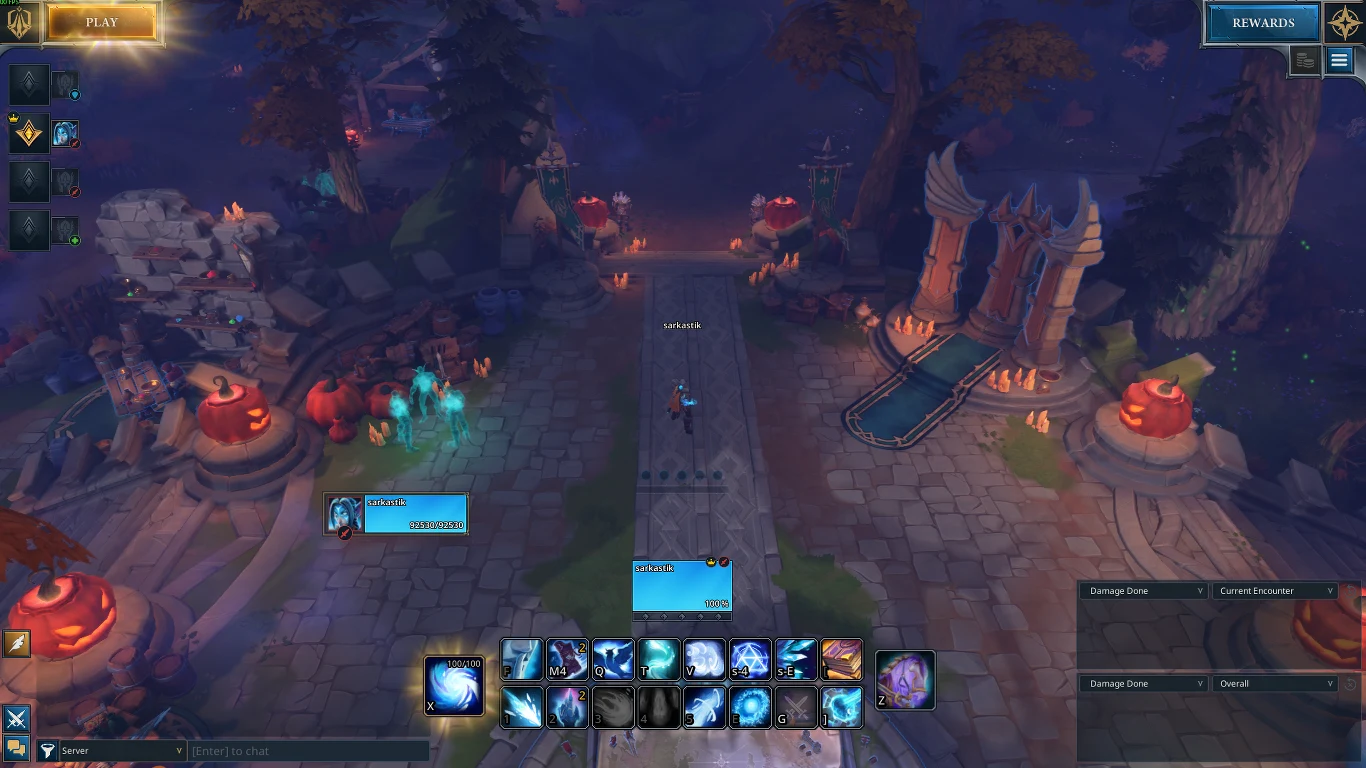1366x768 pixels.
Task: Use the purple shield ability bound to Z
Action: point(905,680)
